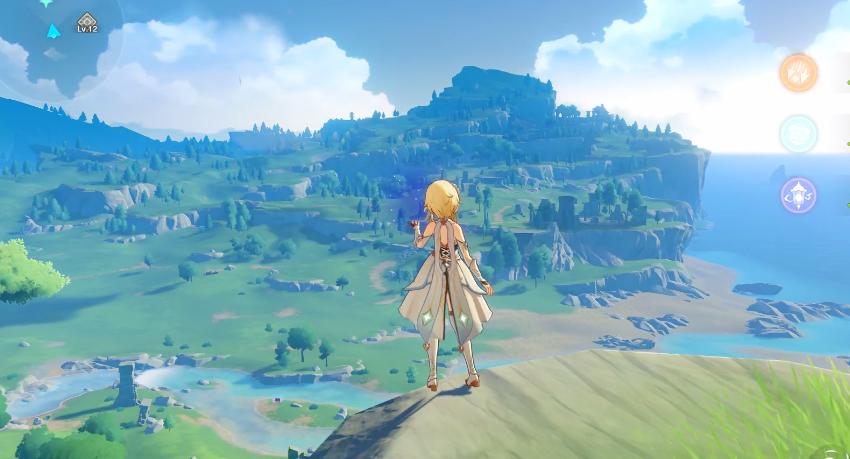Click the Lv.12 domain marker on the minimap

(x=87, y=22)
